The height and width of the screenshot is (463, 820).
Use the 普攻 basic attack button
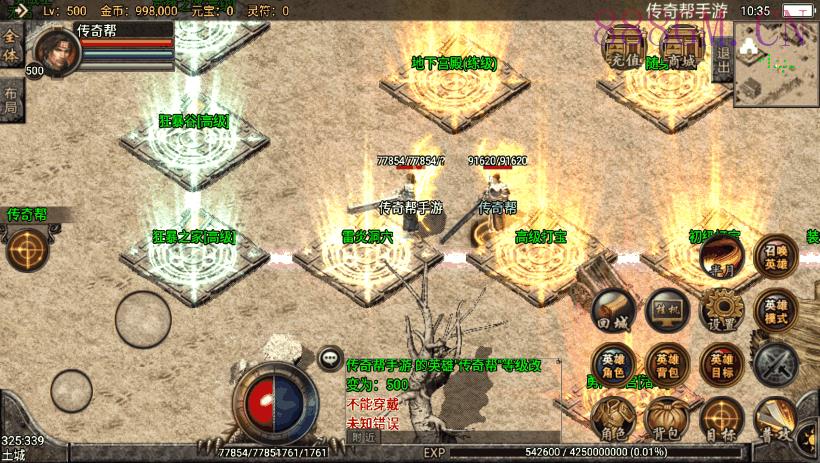[x=776, y=420]
